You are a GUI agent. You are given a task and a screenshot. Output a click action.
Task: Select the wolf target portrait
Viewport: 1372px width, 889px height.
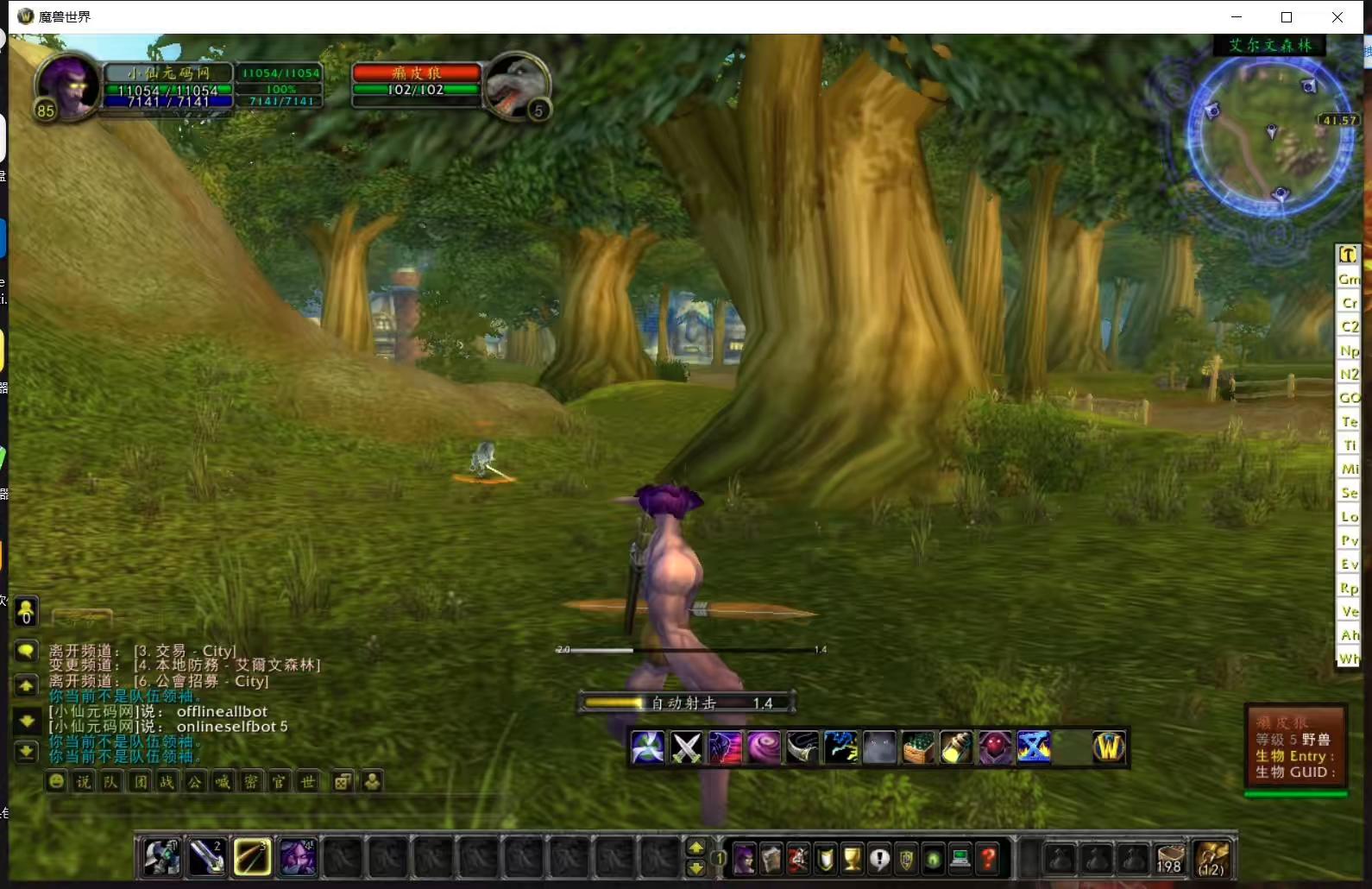click(x=516, y=86)
